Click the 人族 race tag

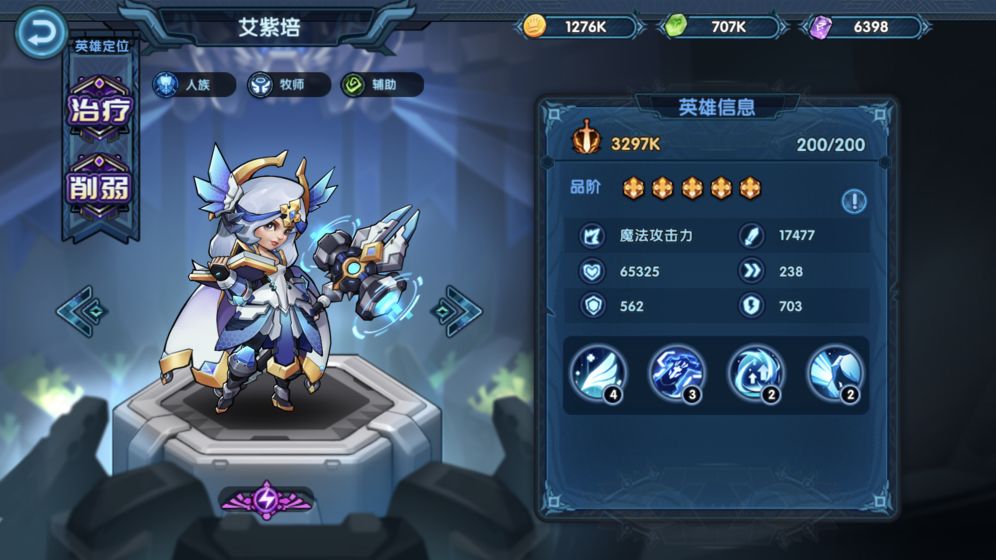(x=193, y=85)
